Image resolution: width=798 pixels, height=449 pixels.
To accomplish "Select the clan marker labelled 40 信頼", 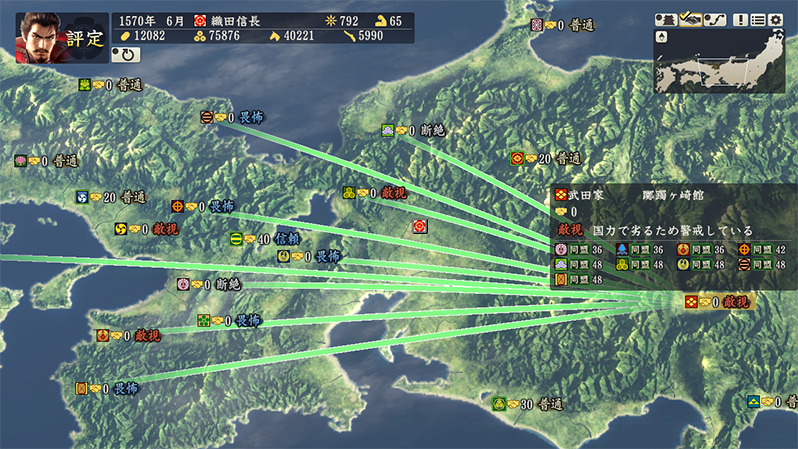I will click(236, 239).
